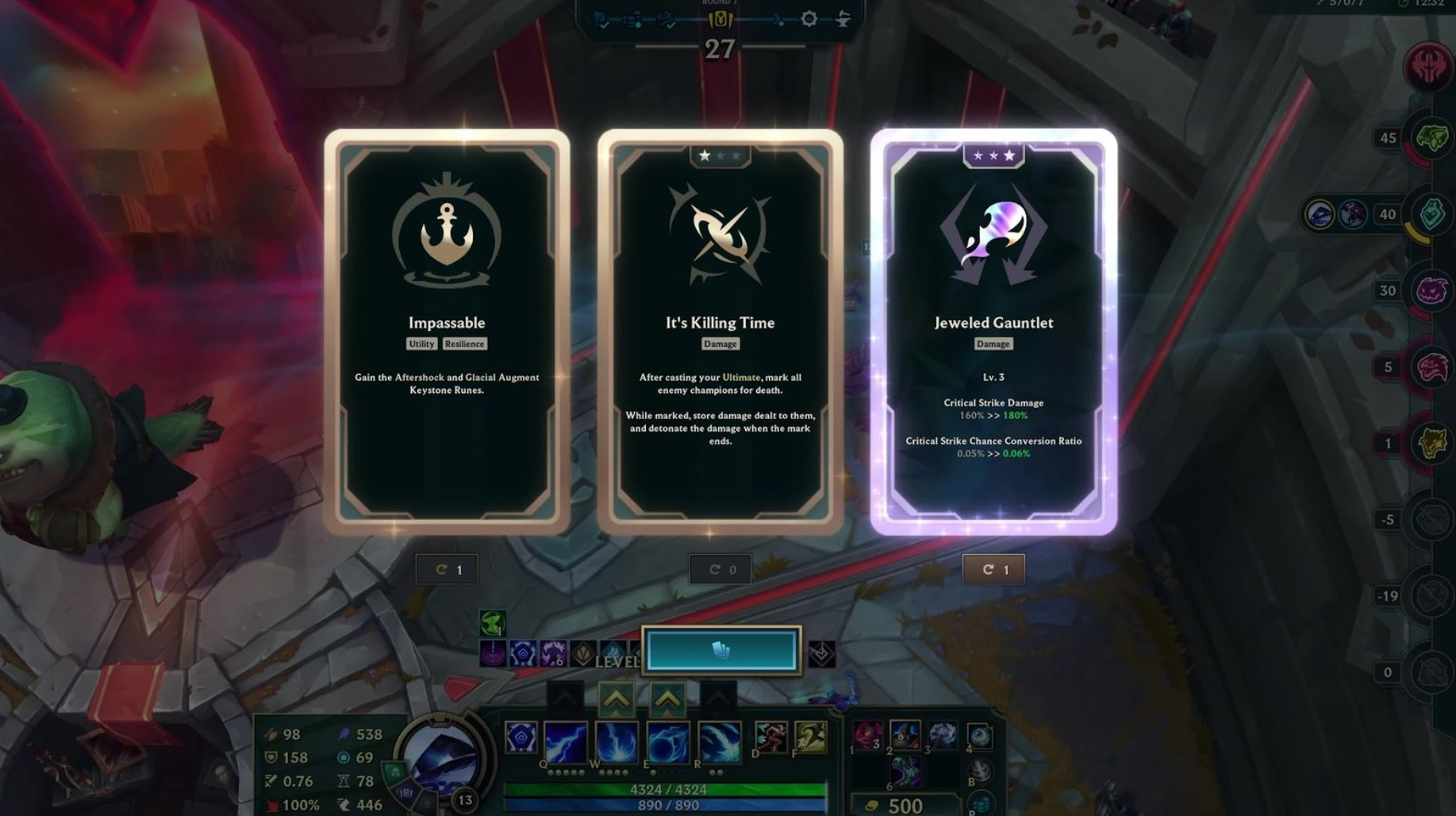The width and height of the screenshot is (1456, 816).
Task: Click the passive ability icon left of Q
Action: click(521, 738)
